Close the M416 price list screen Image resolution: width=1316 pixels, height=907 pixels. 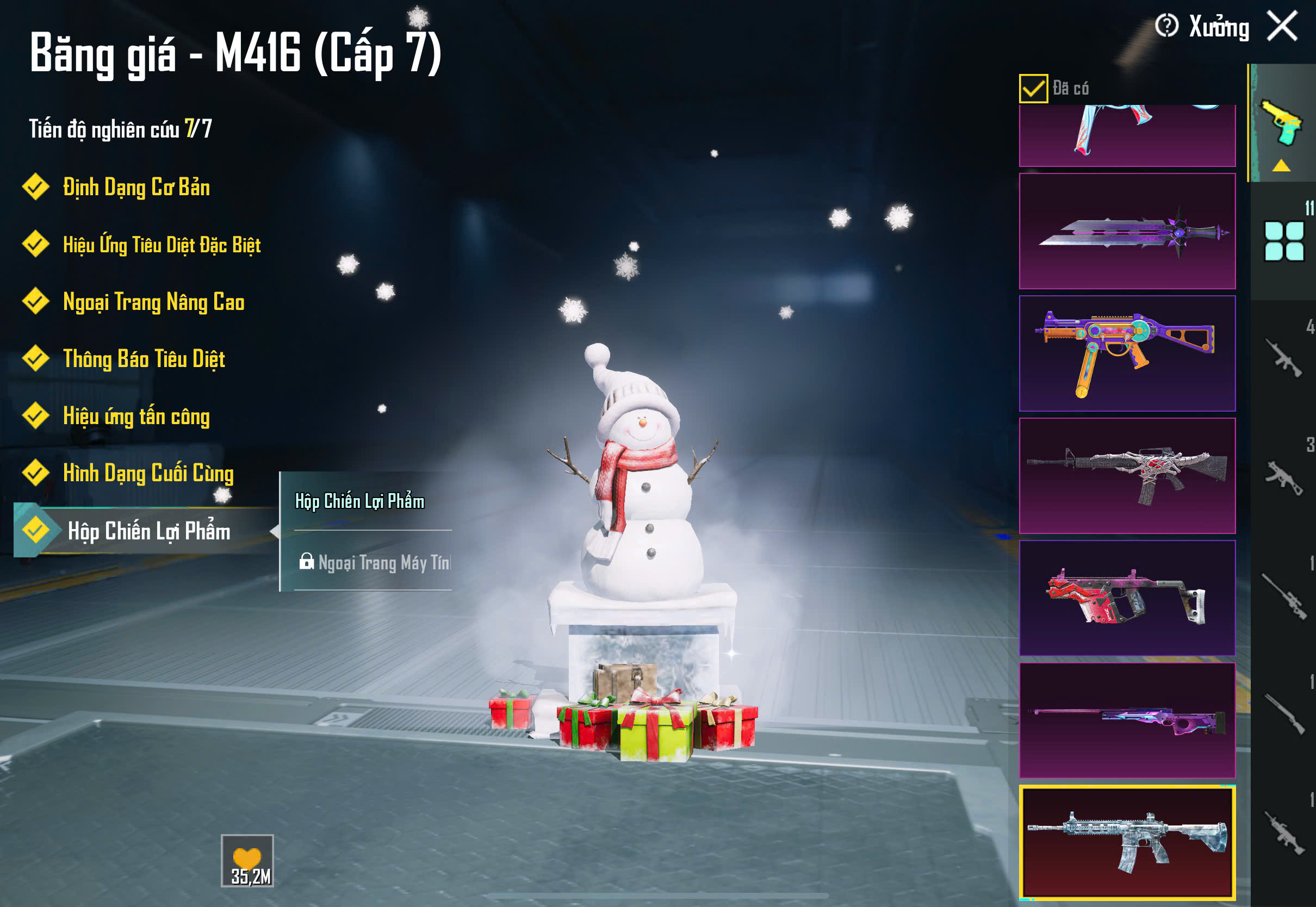1282,26
